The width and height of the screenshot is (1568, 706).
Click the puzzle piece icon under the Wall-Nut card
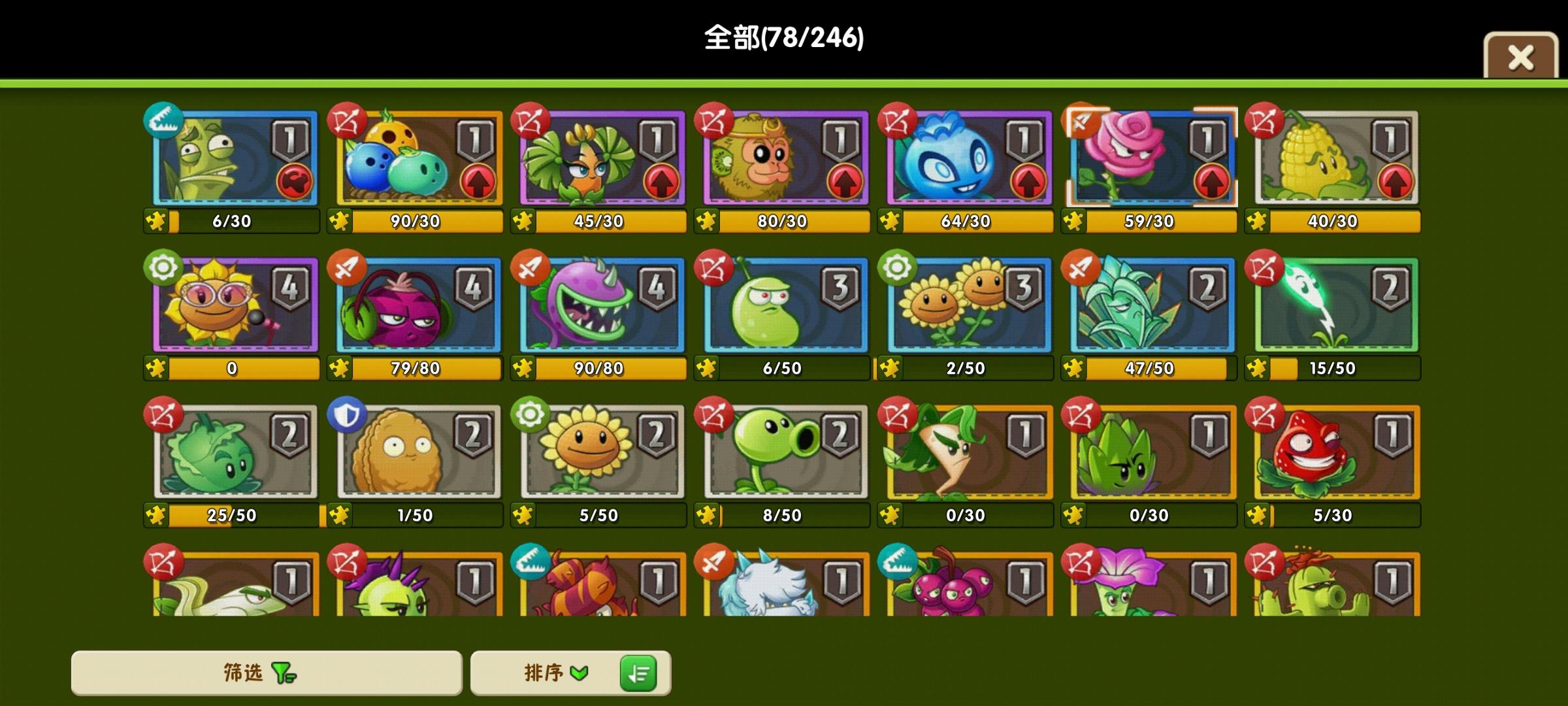340,516
